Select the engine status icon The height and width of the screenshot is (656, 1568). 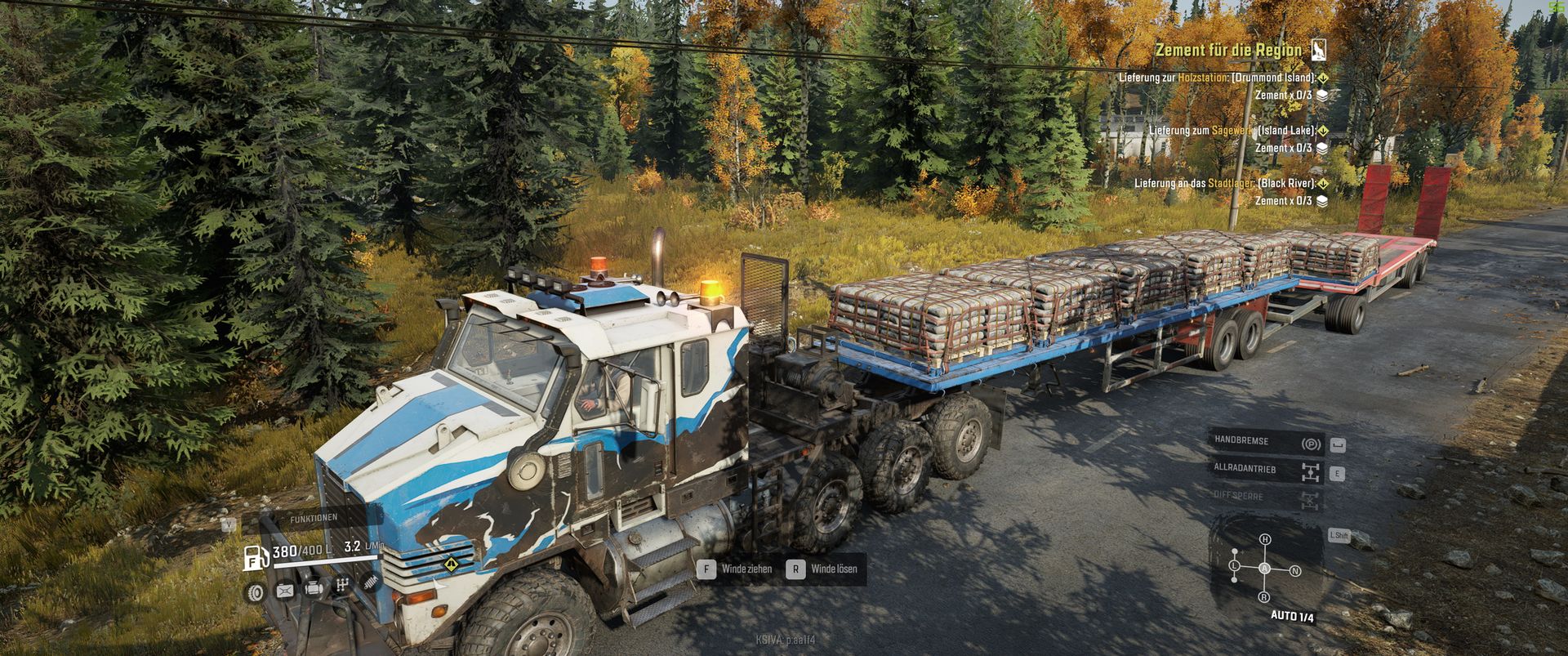(x=314, y=589)
